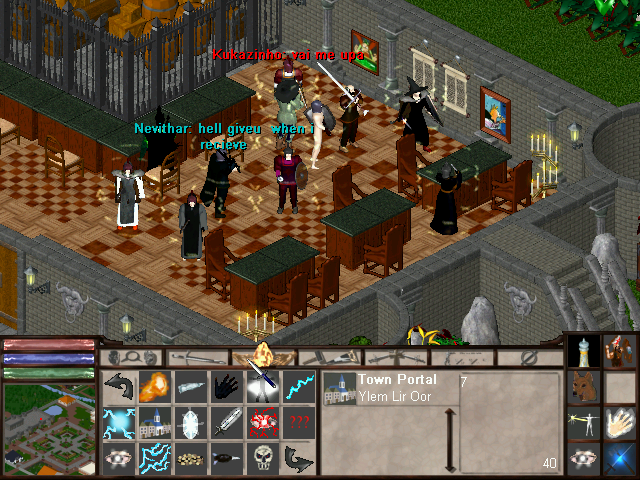Click the lighthouse tower icon
This screenshot has width=640, height=480.
point(584,350)
